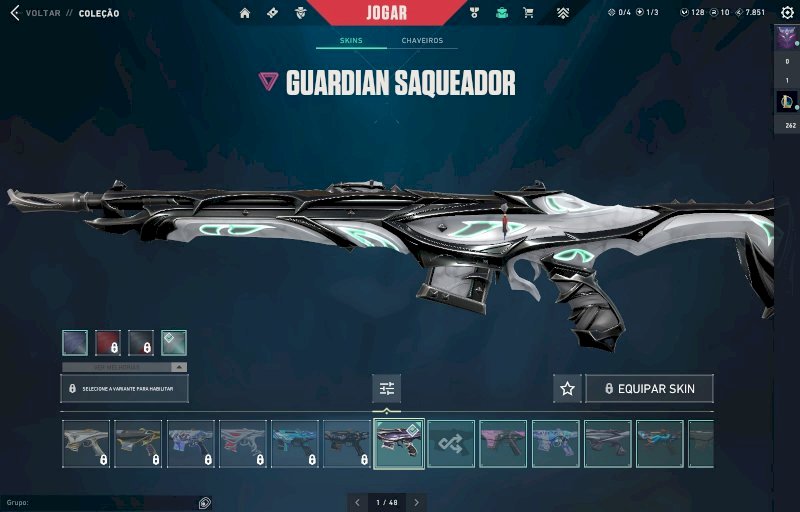Screen dimensions: 800x512
Task: Select the random shuffle skin tile
Action: point(451,444)
